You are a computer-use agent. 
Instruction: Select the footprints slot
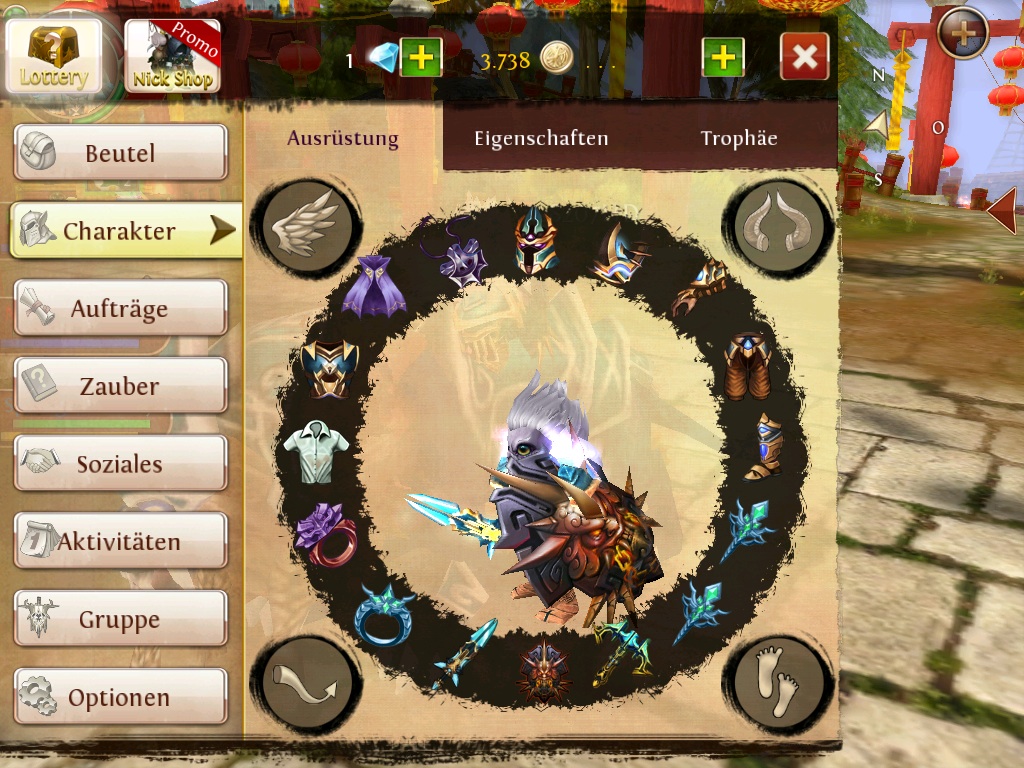(779, 684)
